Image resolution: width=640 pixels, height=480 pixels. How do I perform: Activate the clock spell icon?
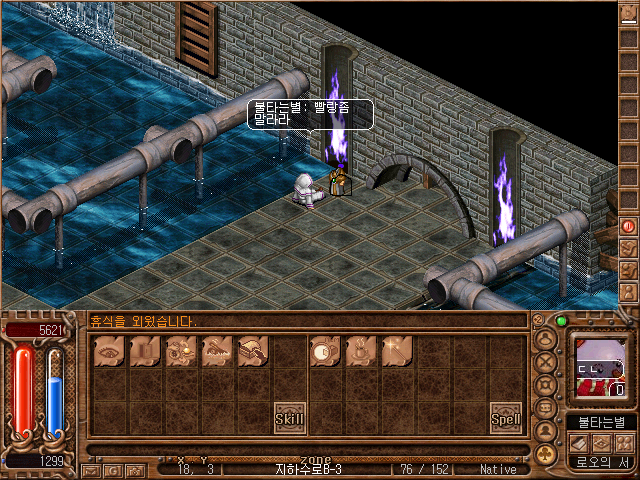click(325, 350)
